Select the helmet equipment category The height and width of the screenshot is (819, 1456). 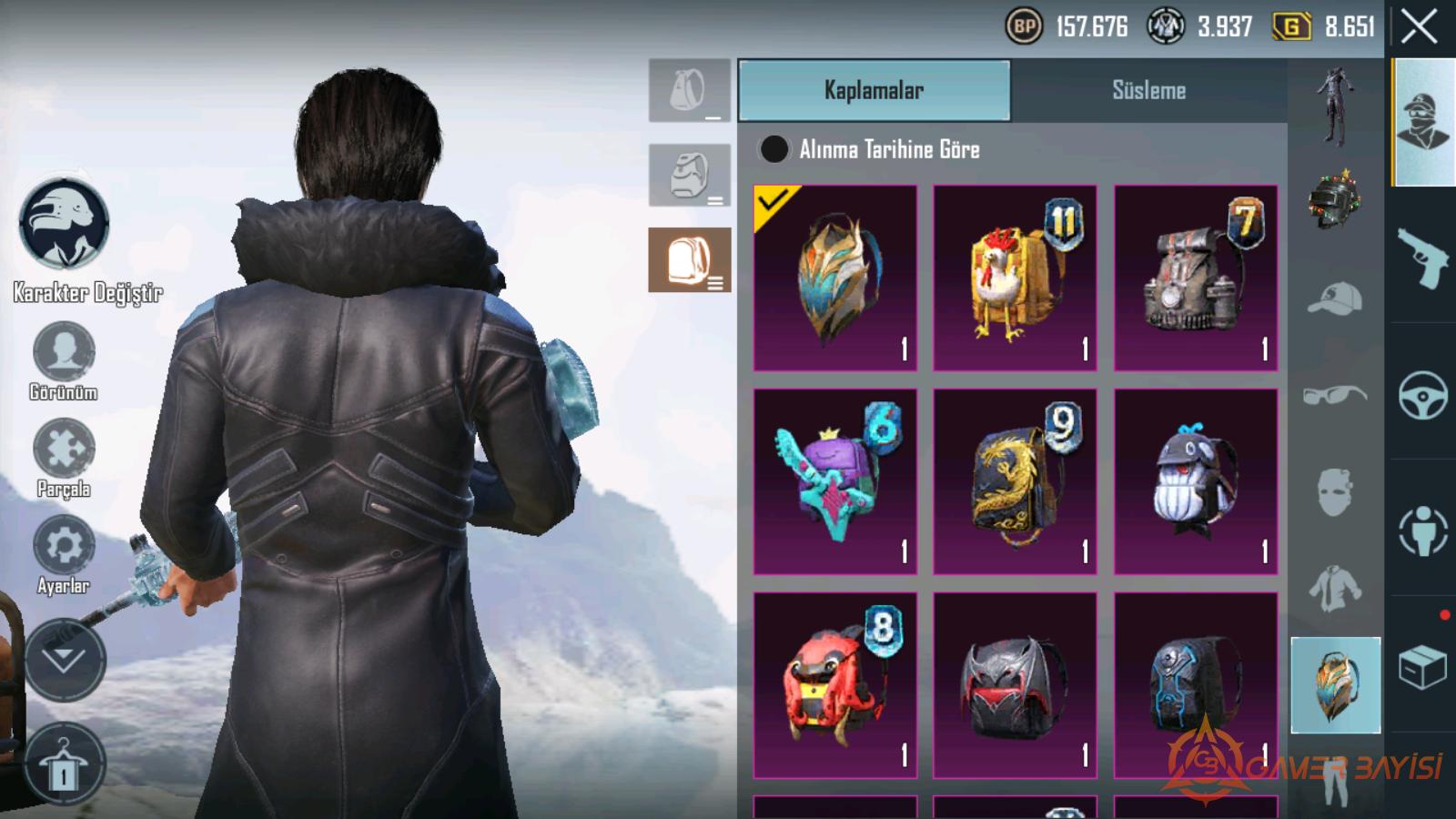click(x=1334, y=200)
